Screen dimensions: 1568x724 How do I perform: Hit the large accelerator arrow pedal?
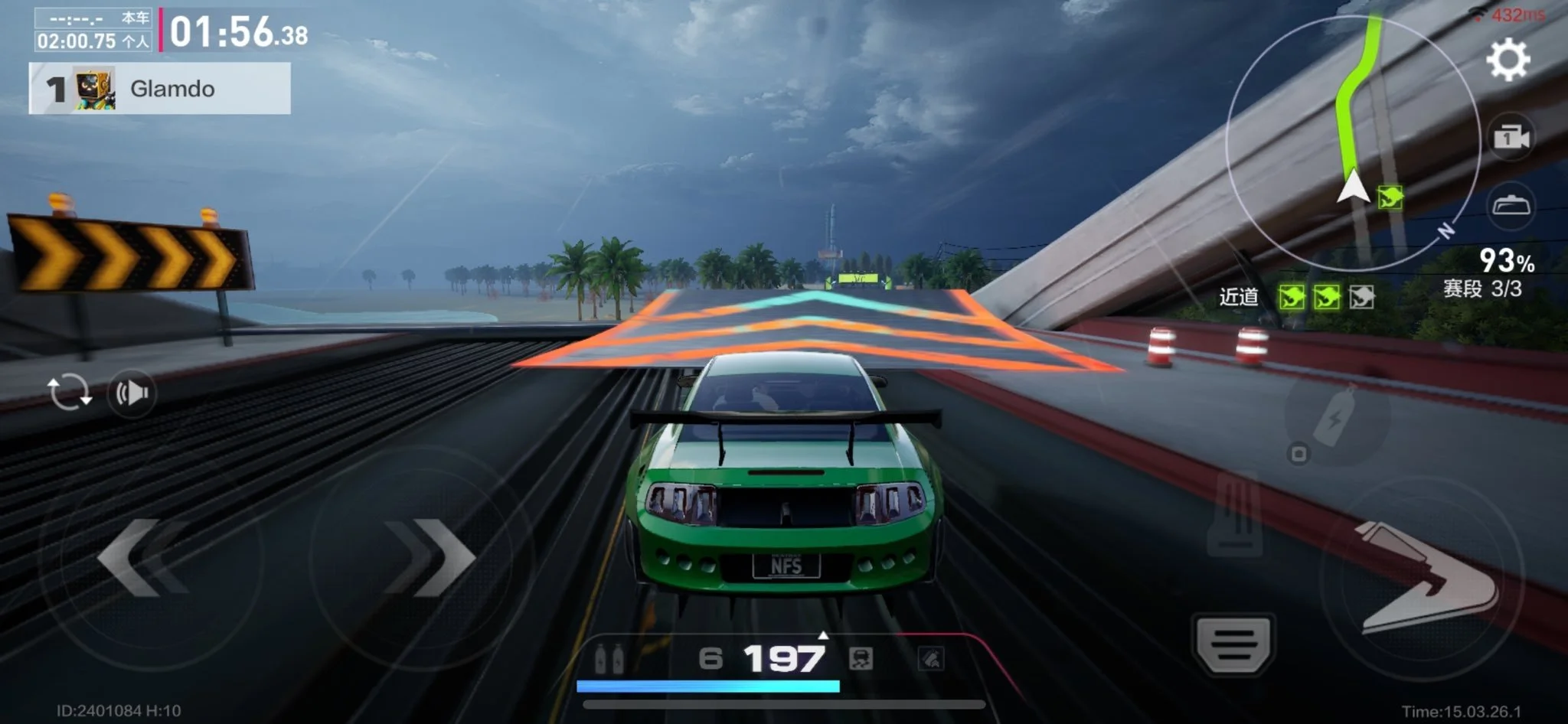click(1426, 578)
